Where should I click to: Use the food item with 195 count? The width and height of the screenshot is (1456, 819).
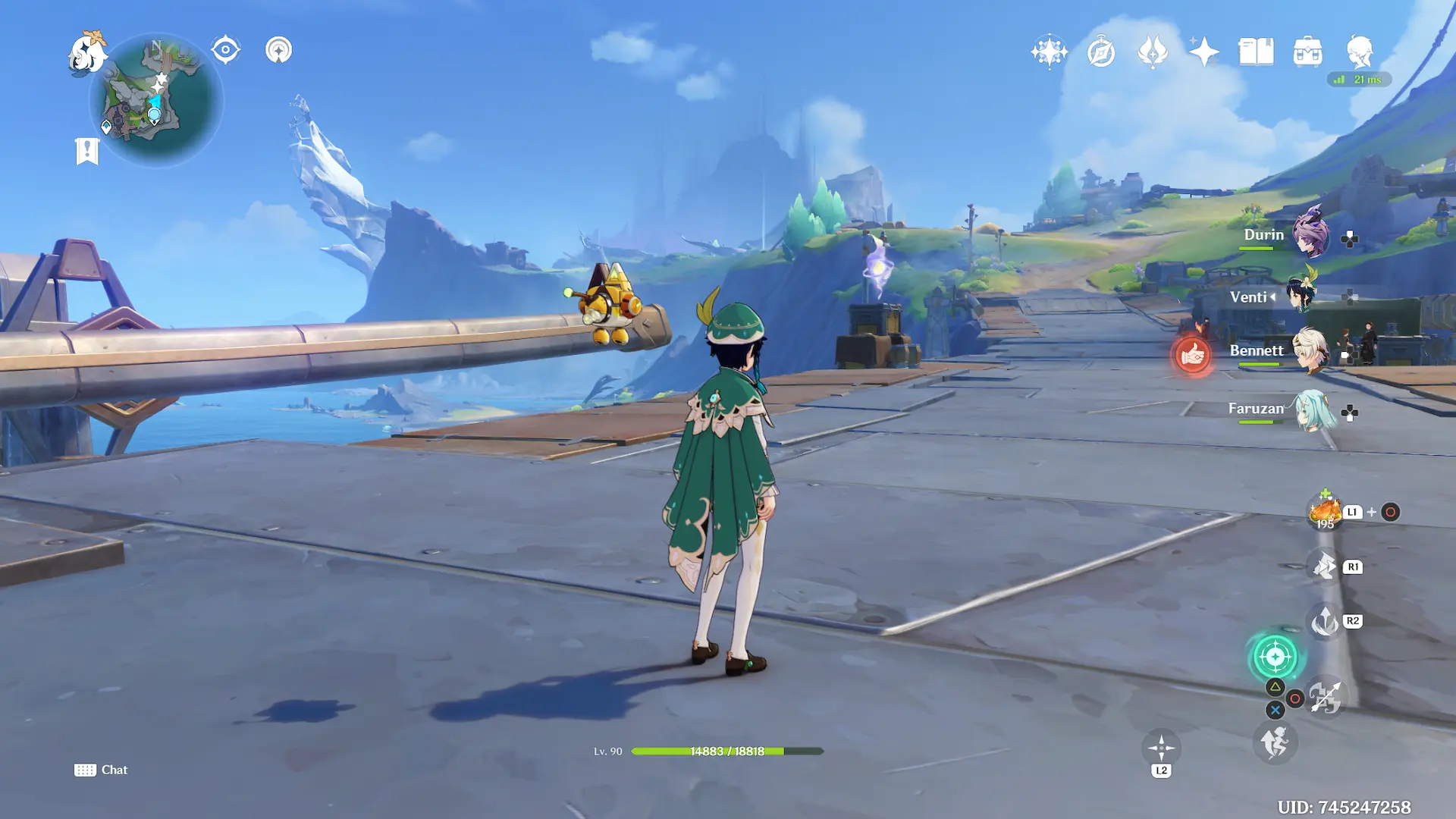pyautogui.click(x=1325, y=512)
